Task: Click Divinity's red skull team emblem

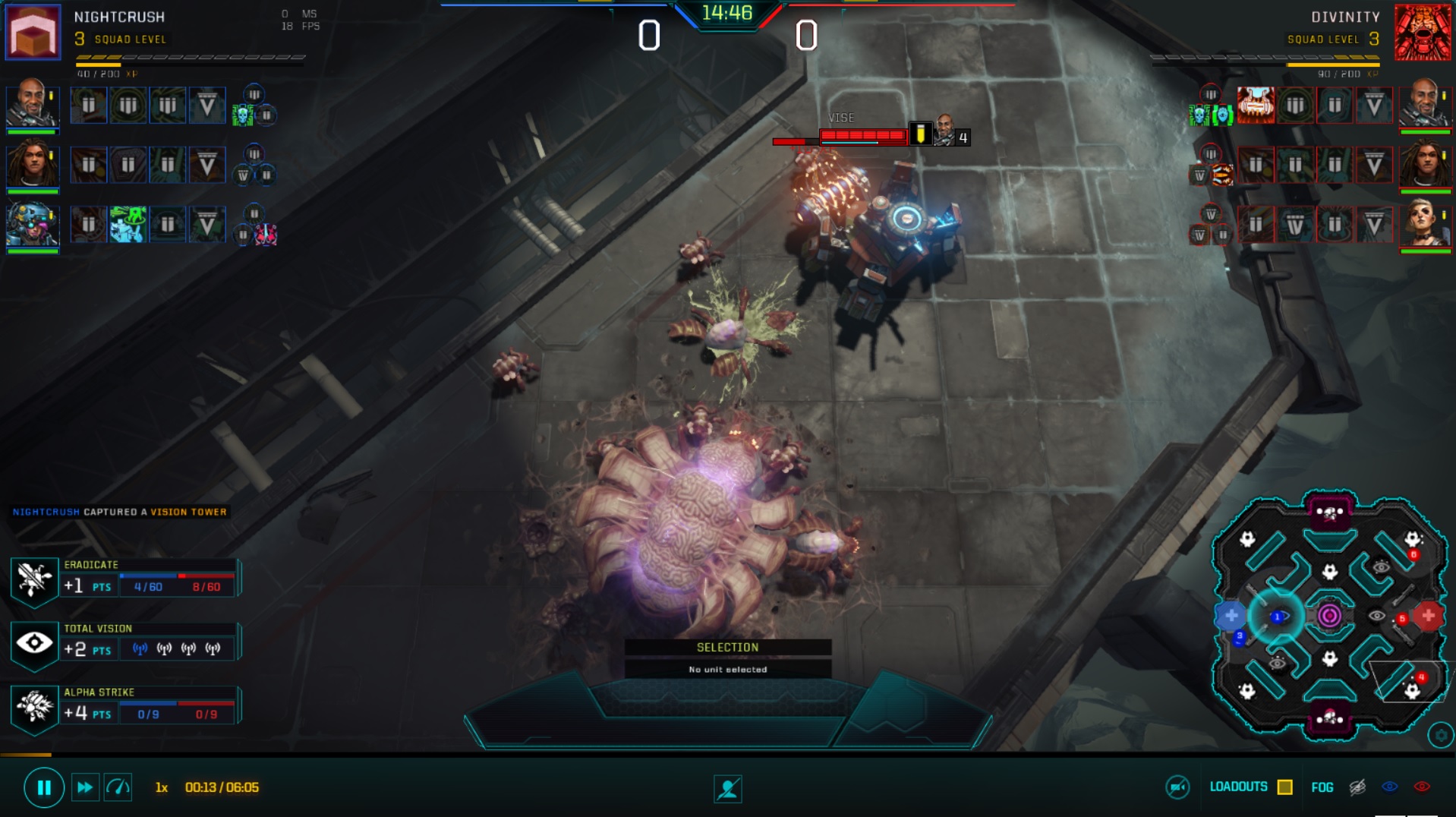Action: pyautogui.click(x=1422, y=32)
